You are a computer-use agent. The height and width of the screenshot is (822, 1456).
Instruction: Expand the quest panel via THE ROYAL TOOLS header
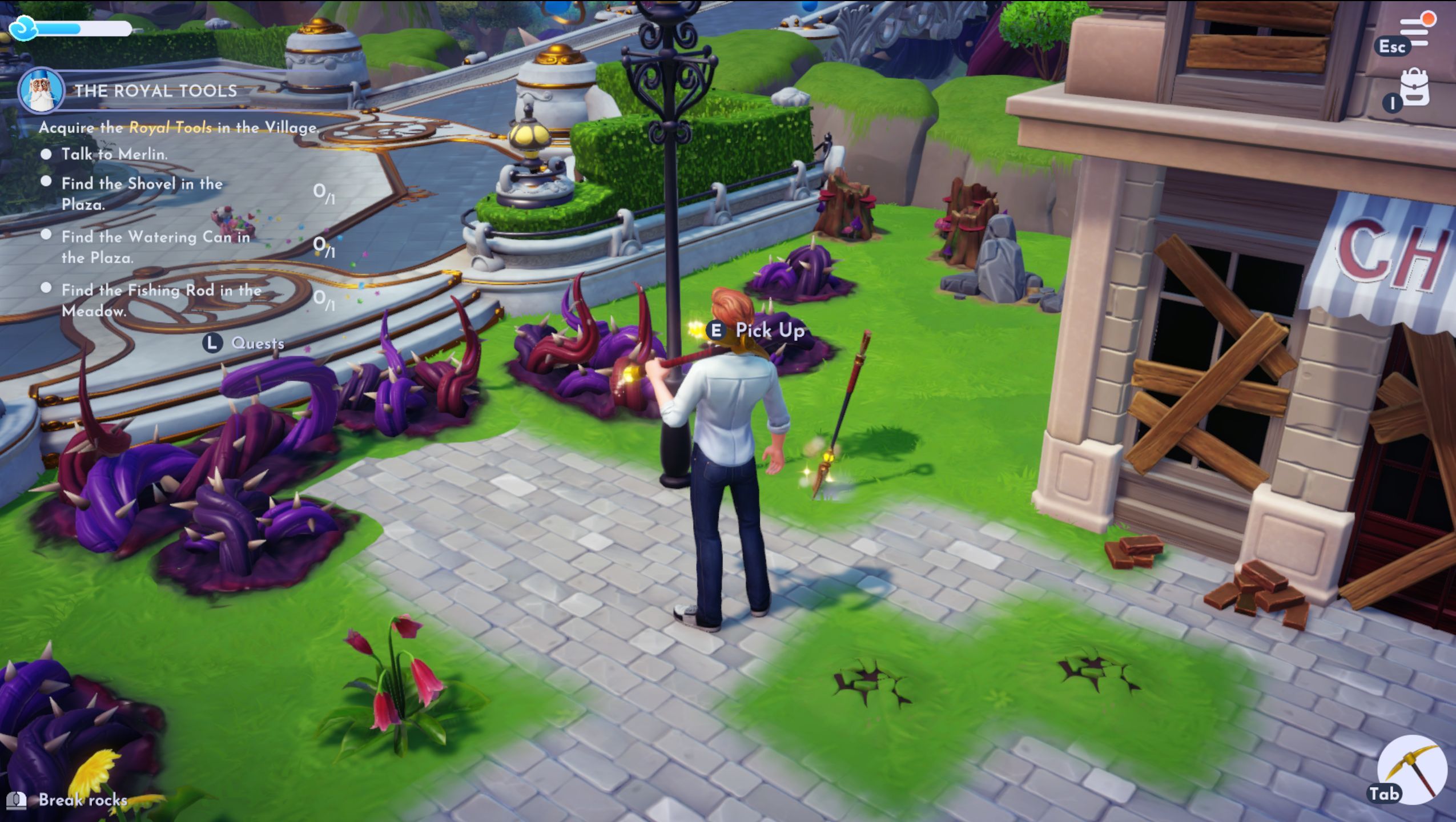point(155,91)
